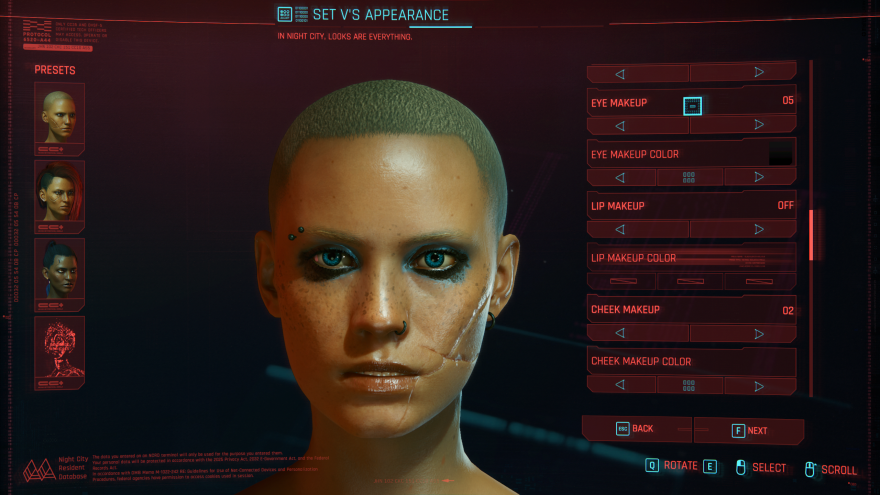The height and width of the screenshot is (495, 880).
Task: Select next Cheek Makeup style
Action: pyautogui.click(x=759, y=333)
